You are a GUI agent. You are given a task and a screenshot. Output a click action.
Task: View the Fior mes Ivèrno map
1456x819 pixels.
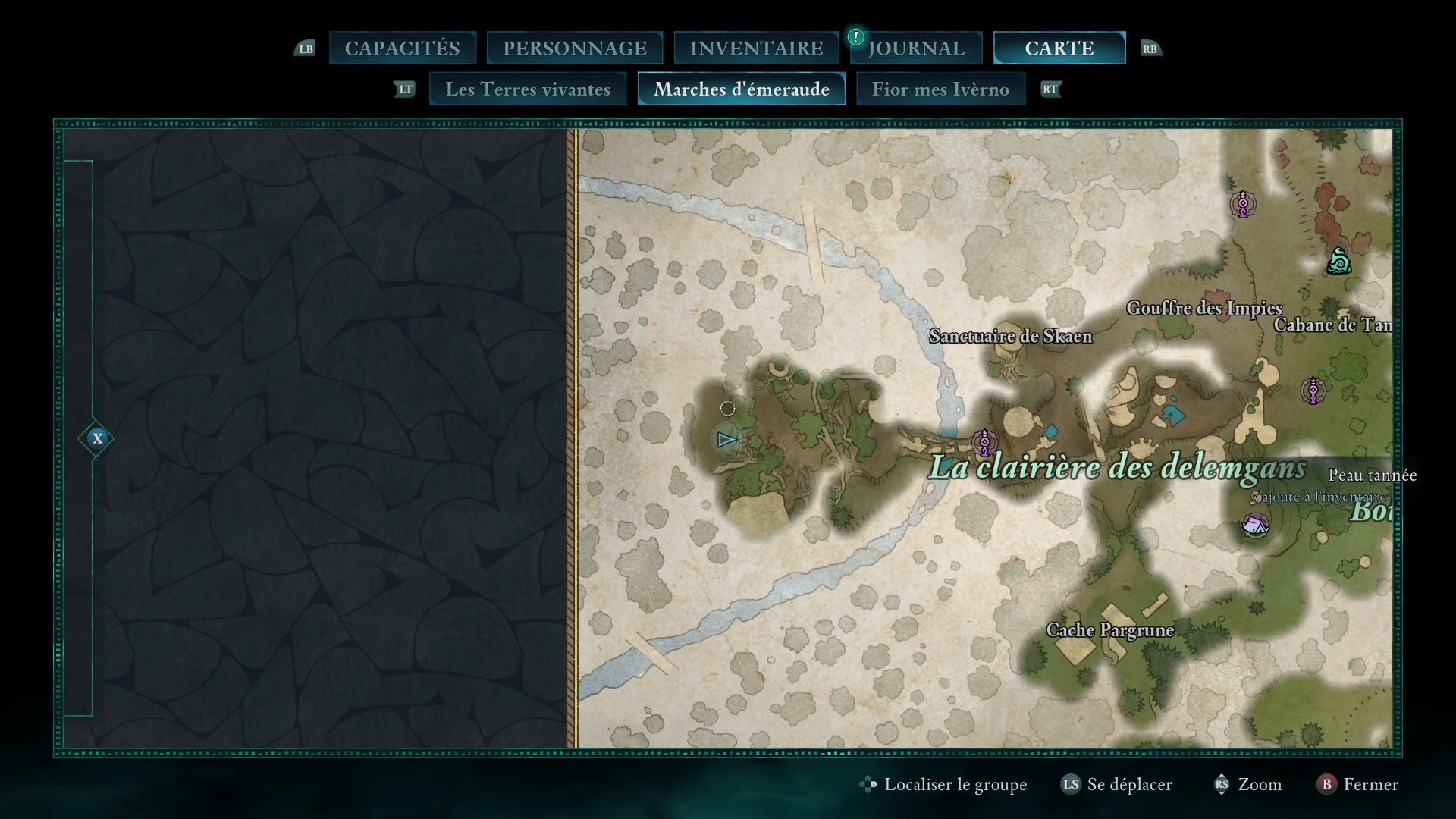940,89
